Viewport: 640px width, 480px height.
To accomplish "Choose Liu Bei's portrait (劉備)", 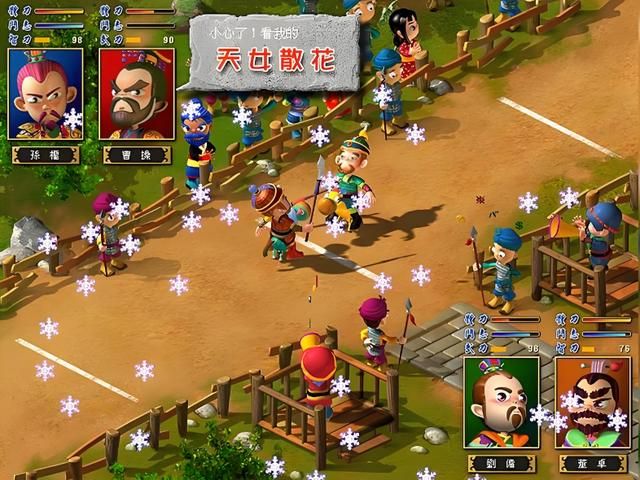I will point(501,402).
